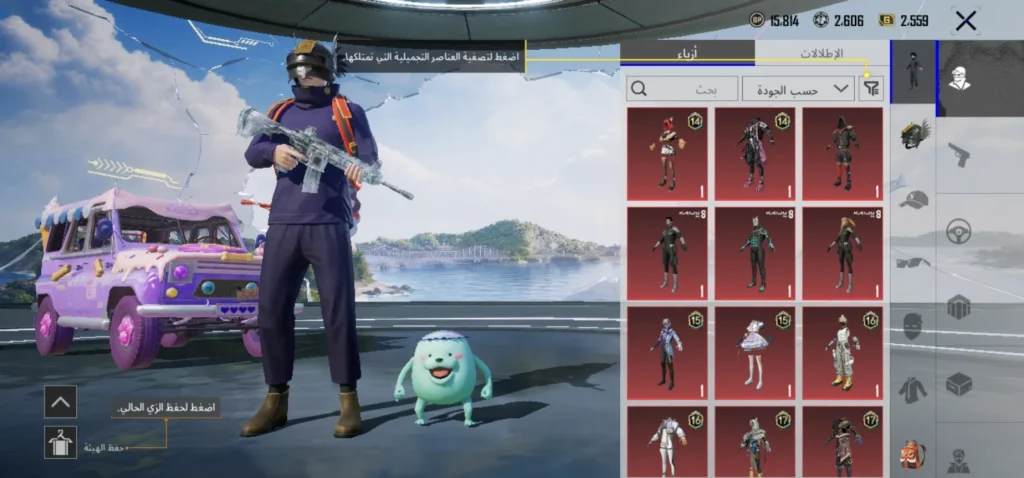Open the pistol weapons category
Viewport: 1024px width, 478px height.
pyautogui.click(x=959, y=155)
